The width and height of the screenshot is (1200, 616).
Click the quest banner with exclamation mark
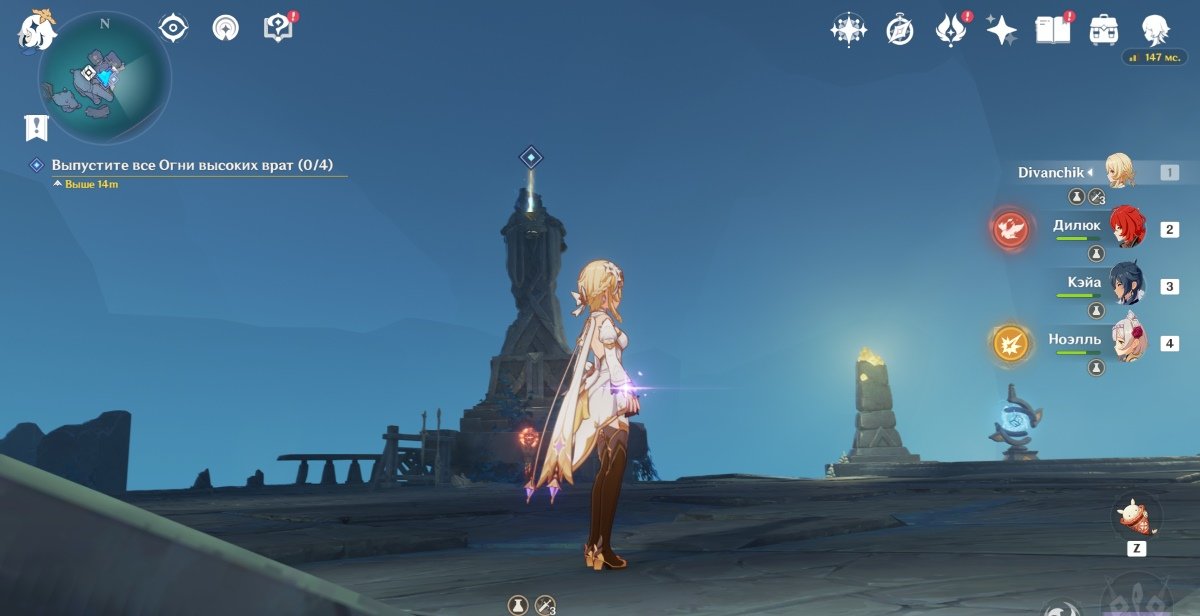[36, 127]
